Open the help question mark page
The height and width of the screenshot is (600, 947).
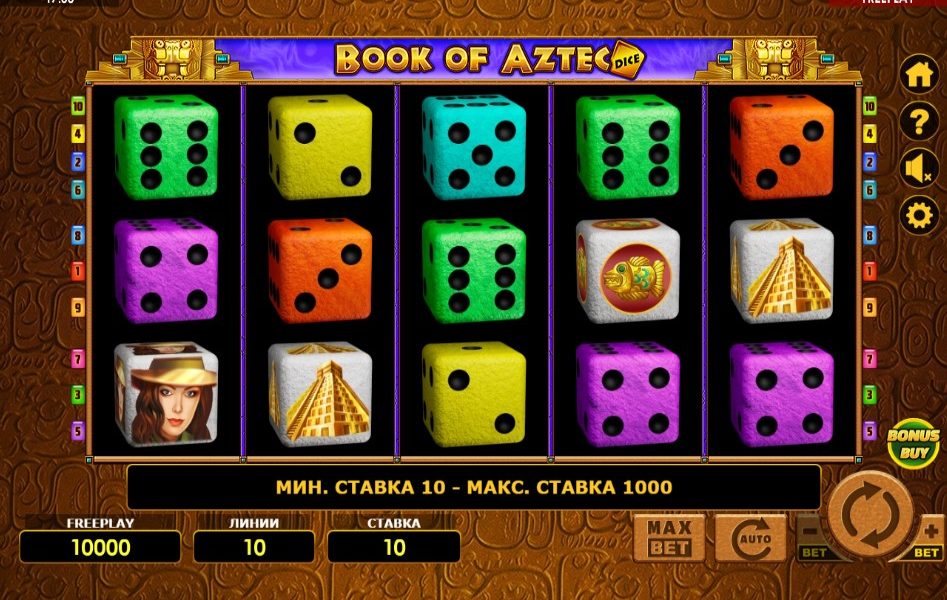point(918,122)
